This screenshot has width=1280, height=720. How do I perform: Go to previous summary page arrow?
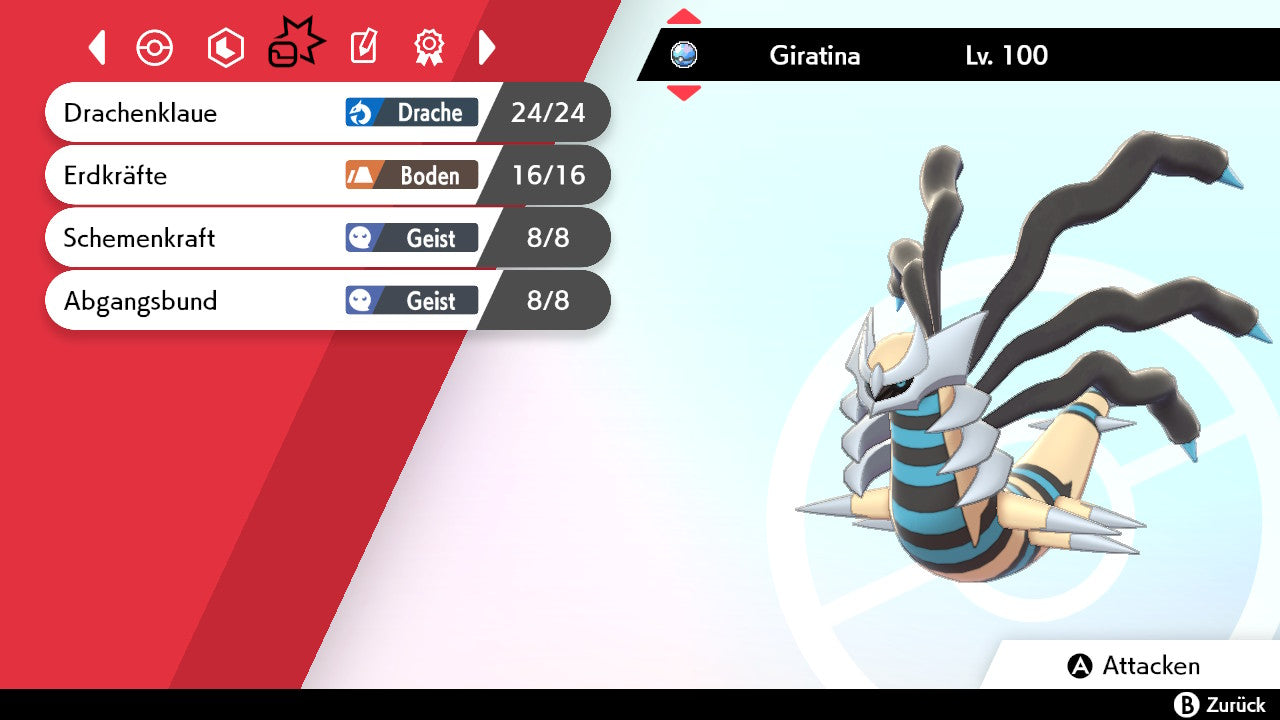click(x=97, y=47)
